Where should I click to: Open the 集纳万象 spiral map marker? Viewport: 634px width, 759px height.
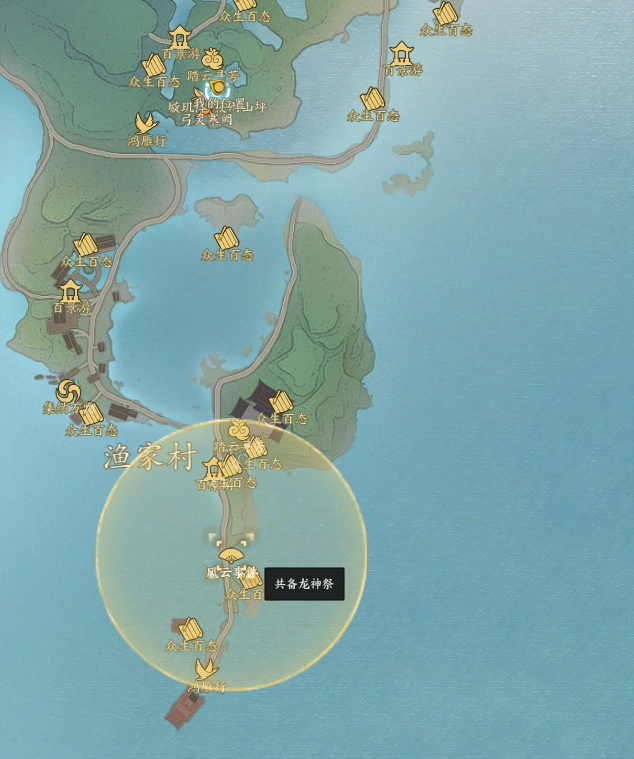pos(68,391)
